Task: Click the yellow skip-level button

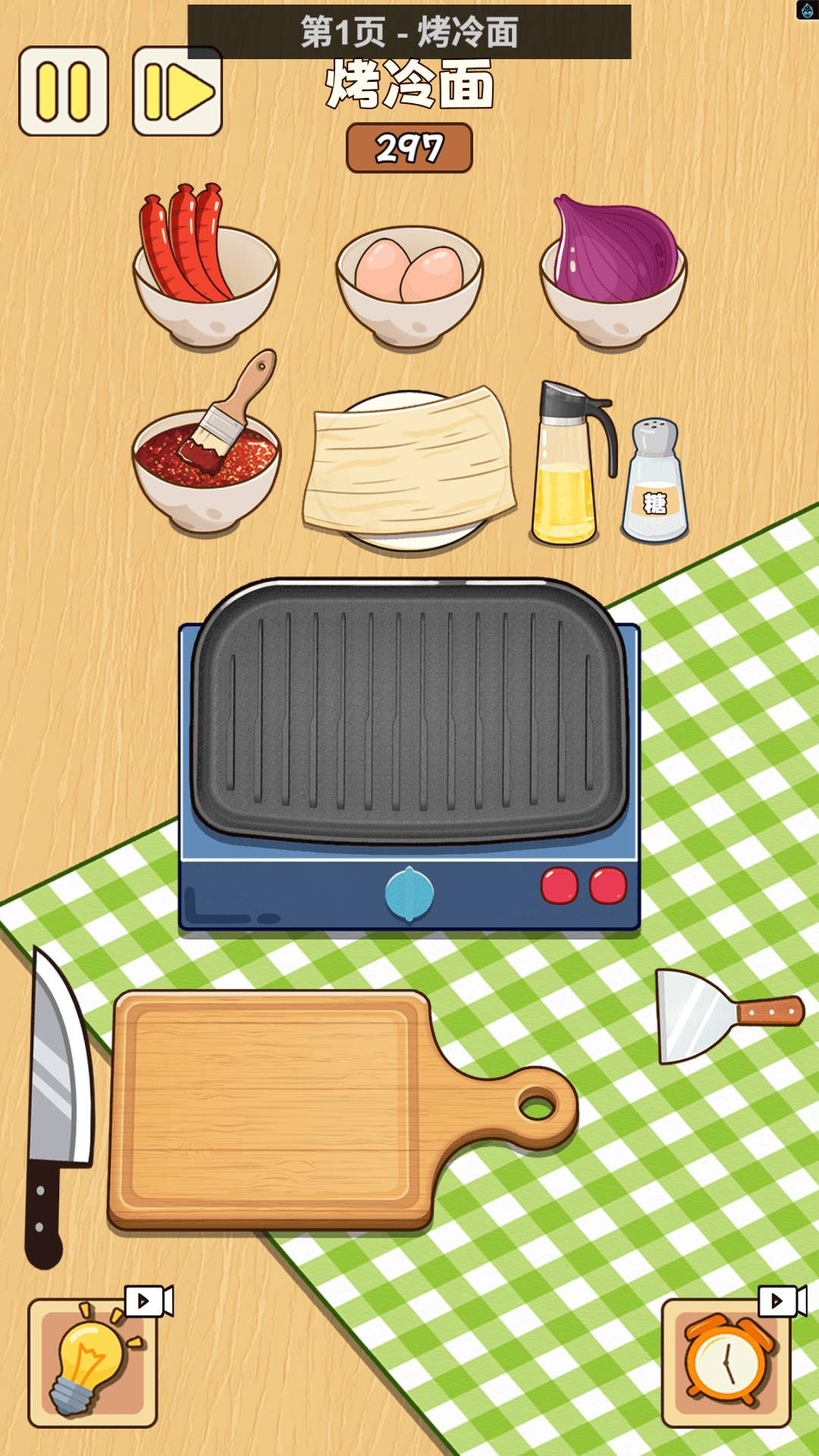Action: point(177,92)
